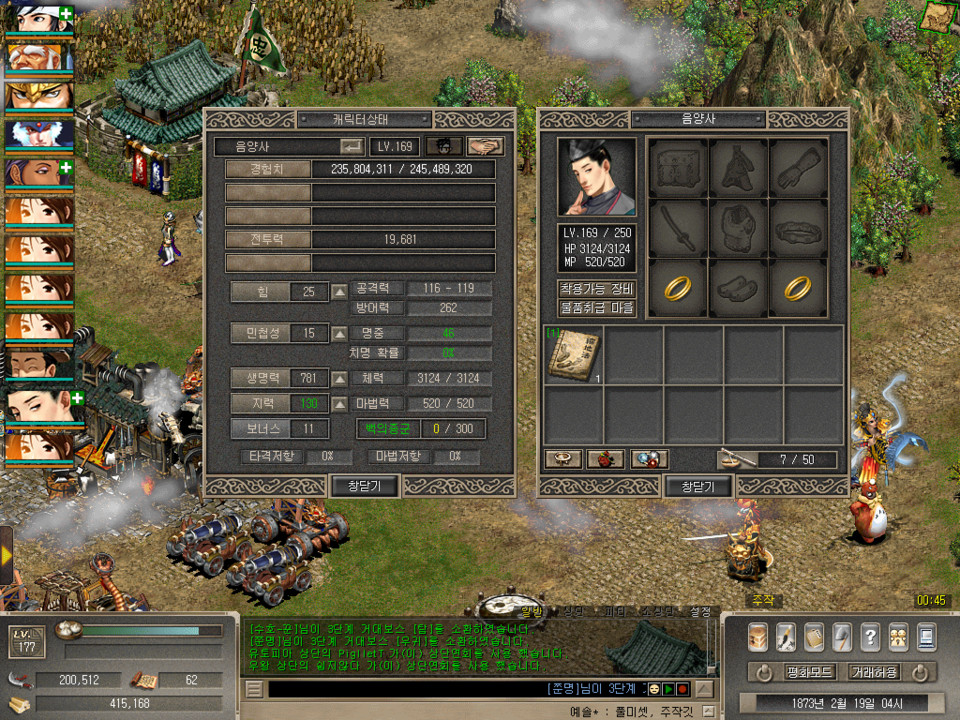Expand the yellow arrow side panel

click(x=6, y=555)
